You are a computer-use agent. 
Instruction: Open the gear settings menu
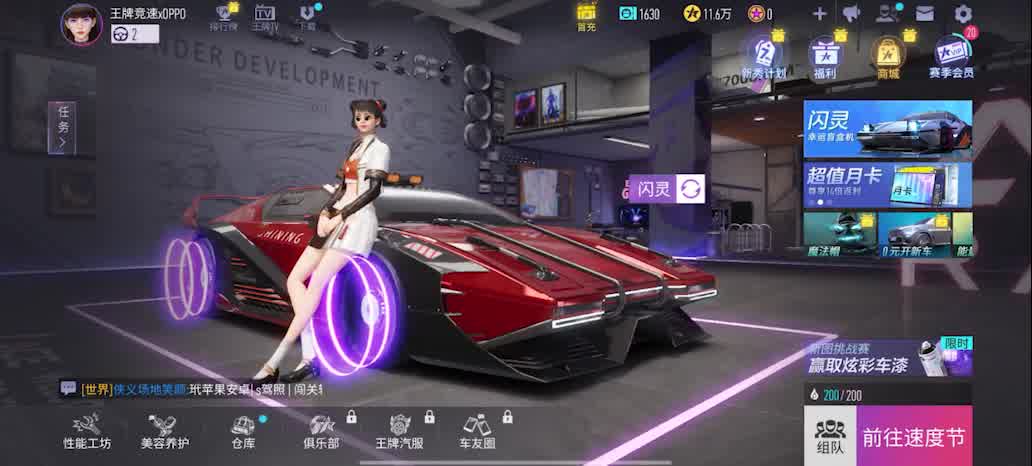(x=963, y=14)
